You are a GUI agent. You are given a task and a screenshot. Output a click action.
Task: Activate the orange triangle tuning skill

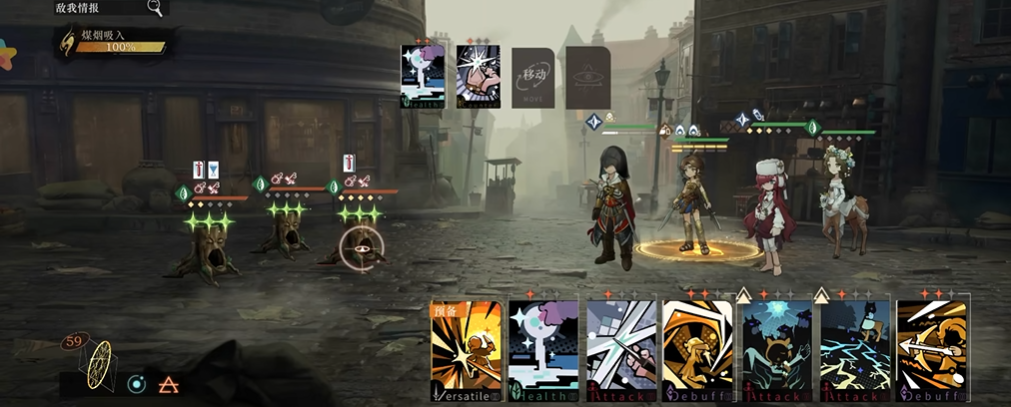click(x=170, y=384)
